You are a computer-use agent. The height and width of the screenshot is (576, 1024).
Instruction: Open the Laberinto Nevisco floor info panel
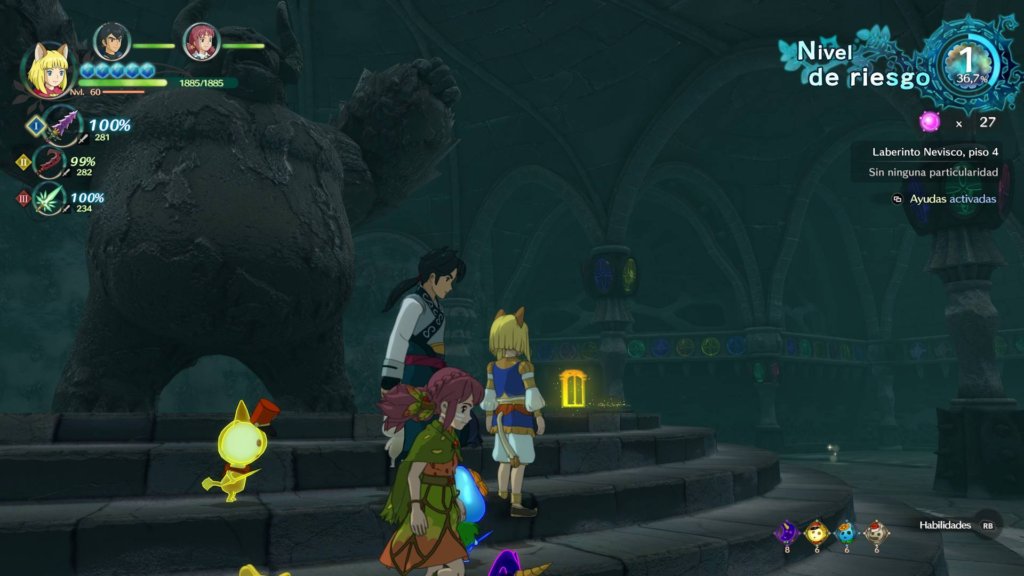[x=934, y=153]
